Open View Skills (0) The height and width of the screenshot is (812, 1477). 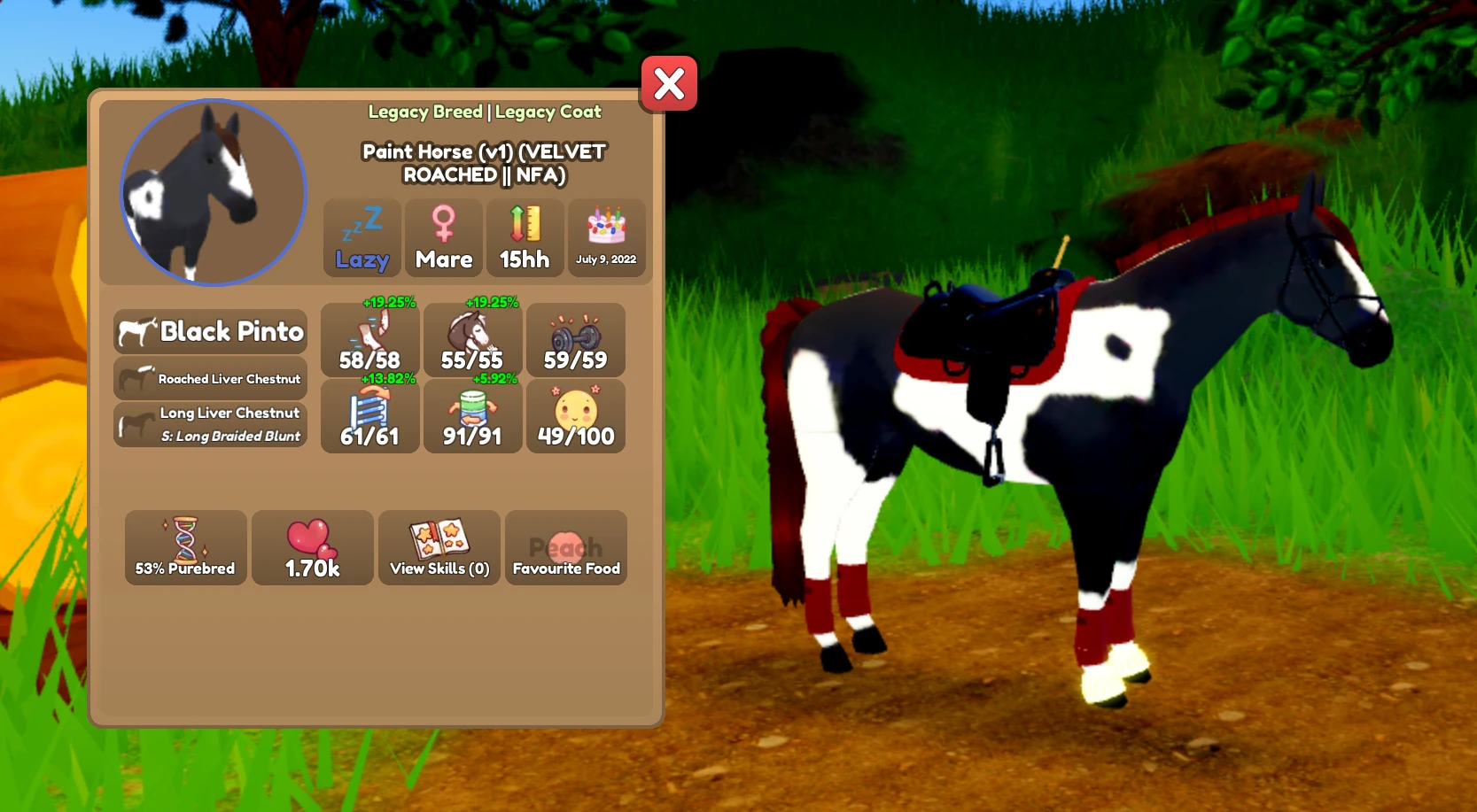[439, 546]
